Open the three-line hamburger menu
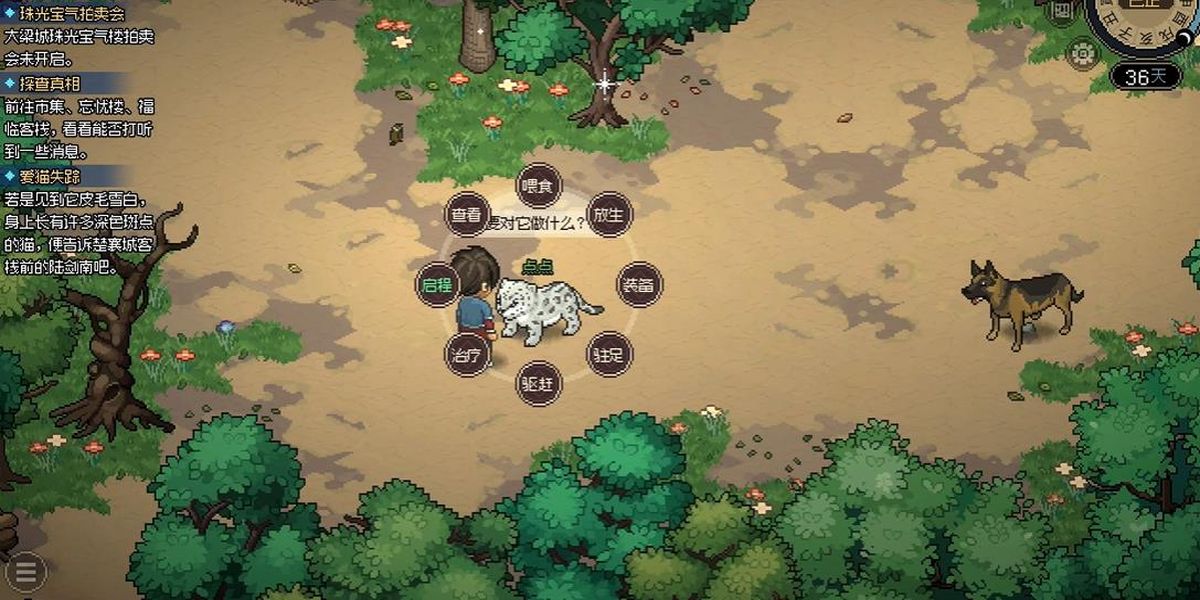This screenshot has width=1200, height=600. coord(26,571)
